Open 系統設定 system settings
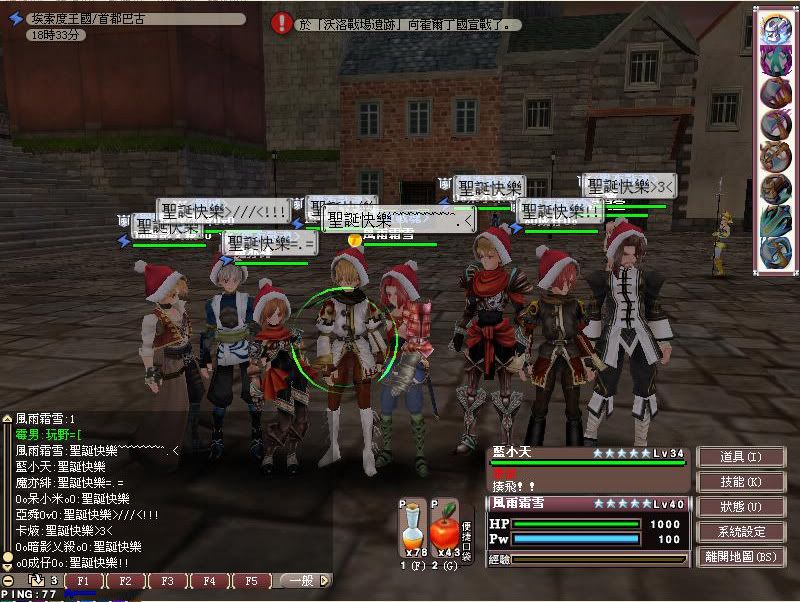Image resolution: width=800 pixels, height=602 pixels. point(740,532)
